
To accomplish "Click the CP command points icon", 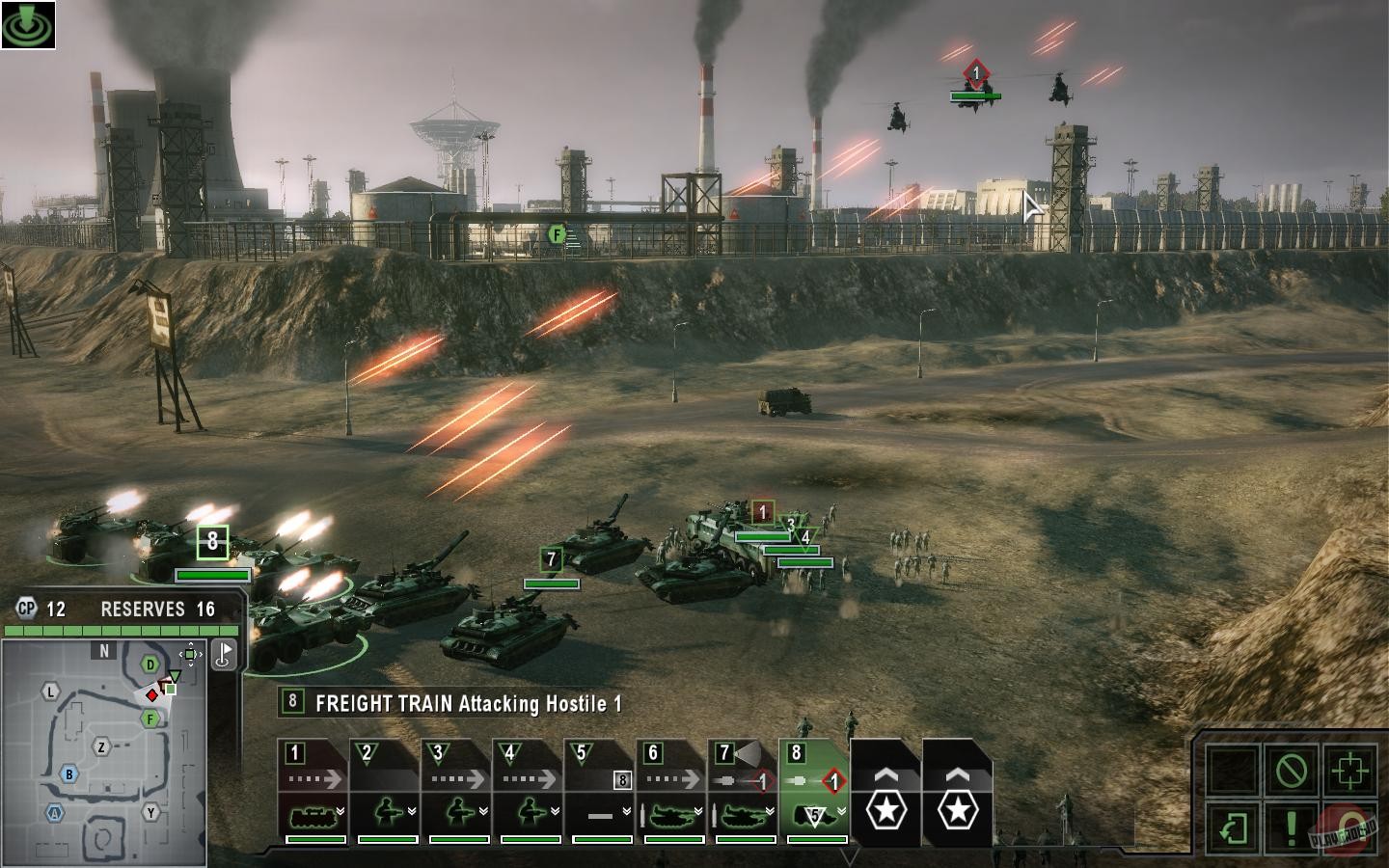I will tap(26, 609).
